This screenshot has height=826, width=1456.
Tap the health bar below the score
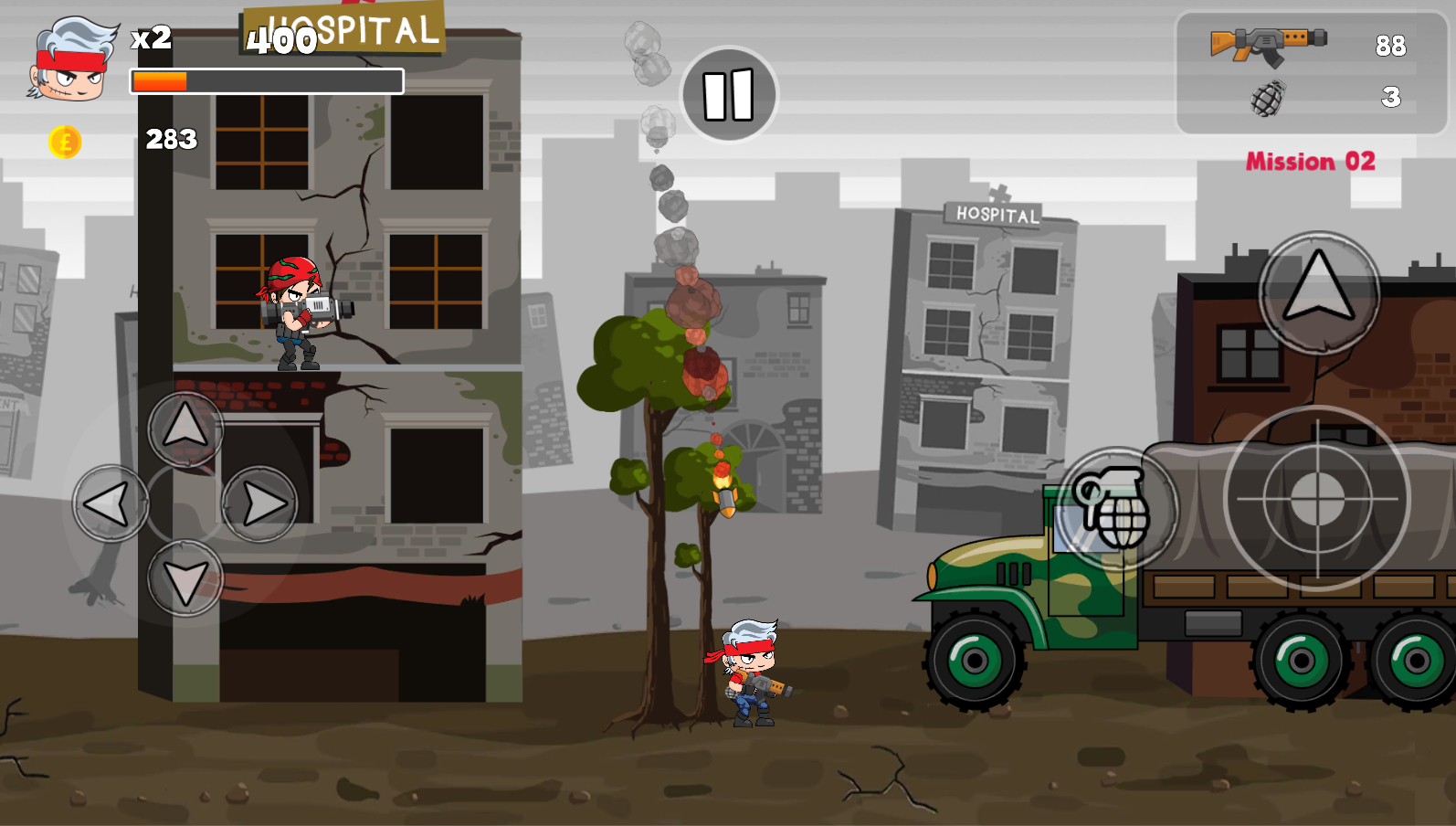[x=265, y=81]
